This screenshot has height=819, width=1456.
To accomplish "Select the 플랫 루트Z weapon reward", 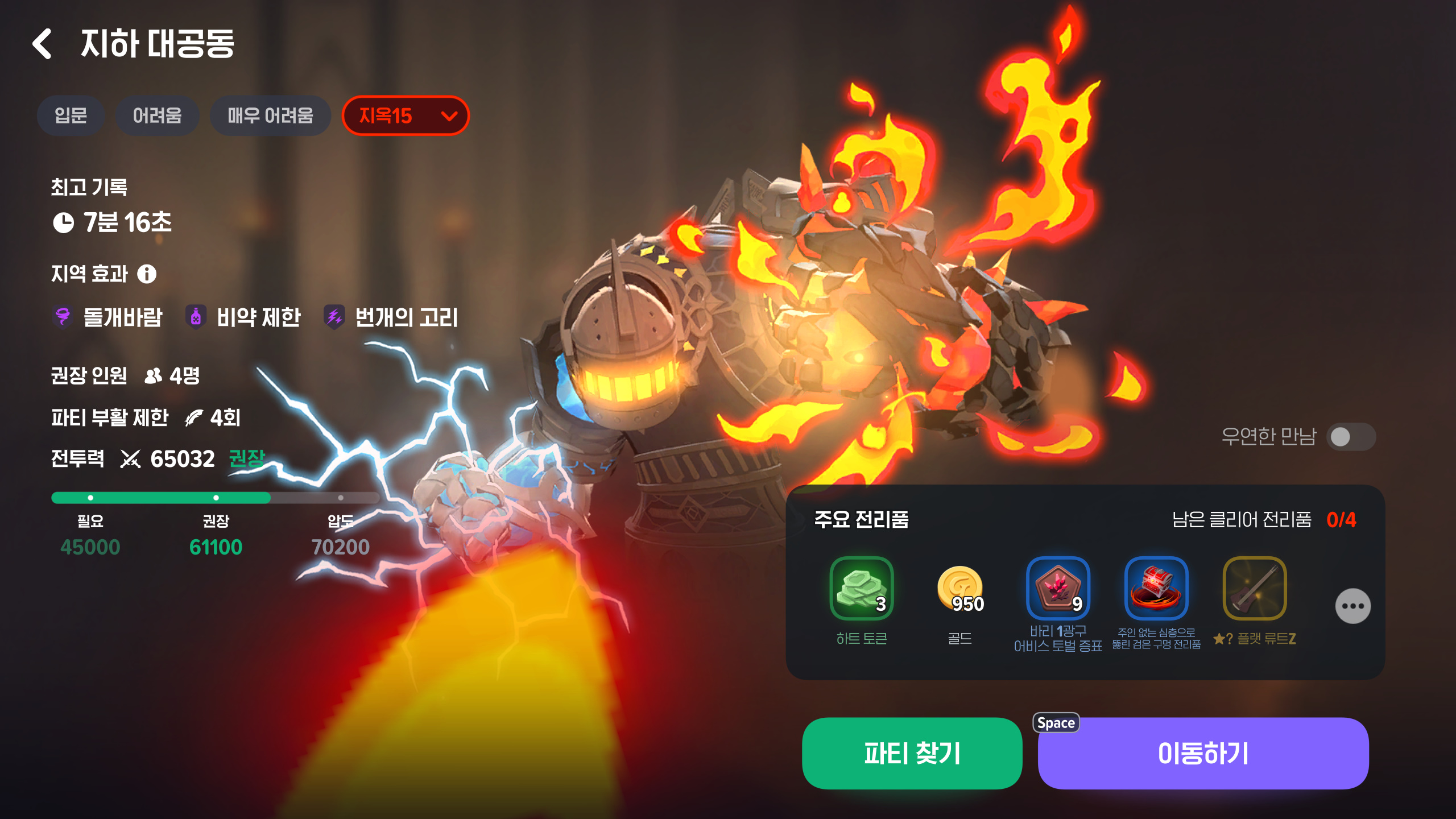I will tap(1255, 588).
